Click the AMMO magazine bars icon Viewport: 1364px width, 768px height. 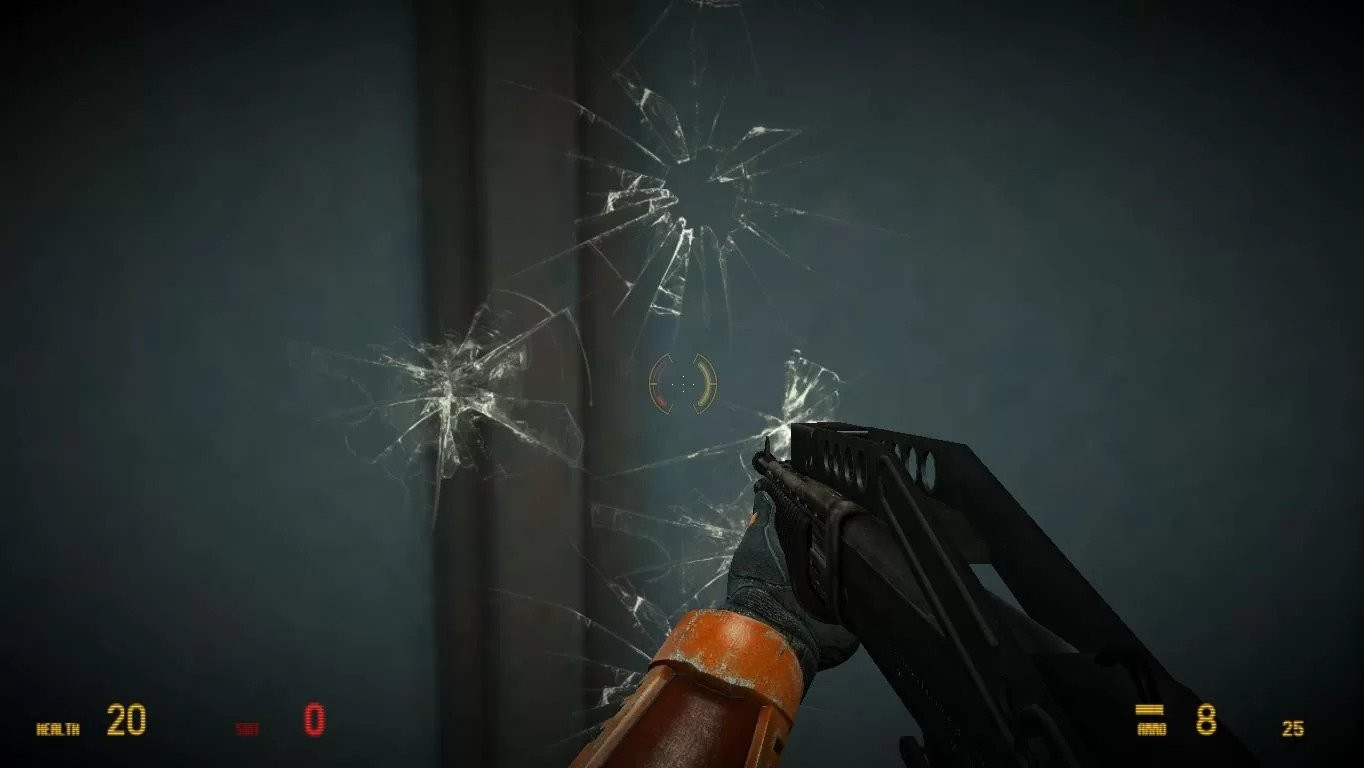[x=1148, y=709]
